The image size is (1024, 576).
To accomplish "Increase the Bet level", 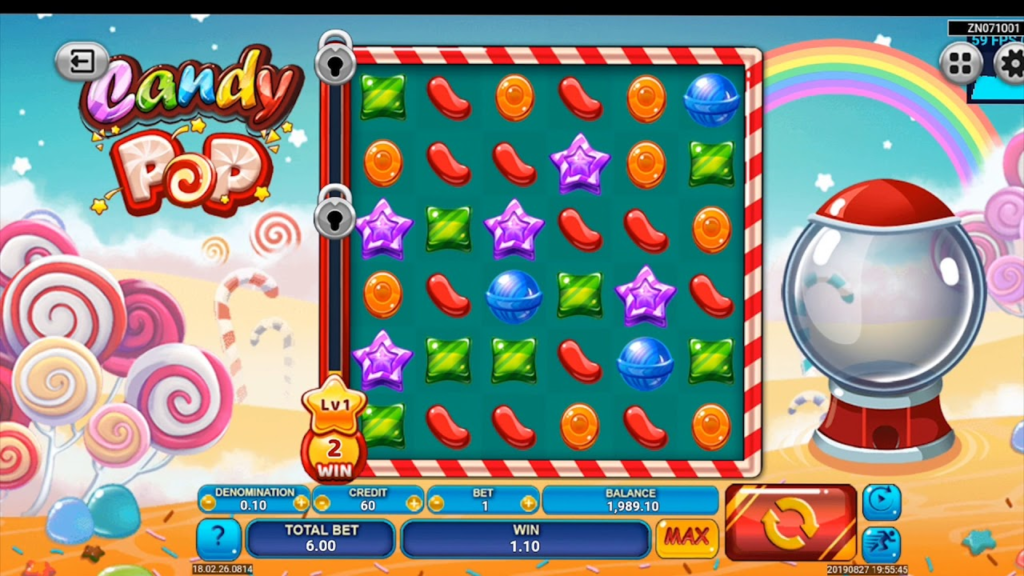I will [528, 502].
